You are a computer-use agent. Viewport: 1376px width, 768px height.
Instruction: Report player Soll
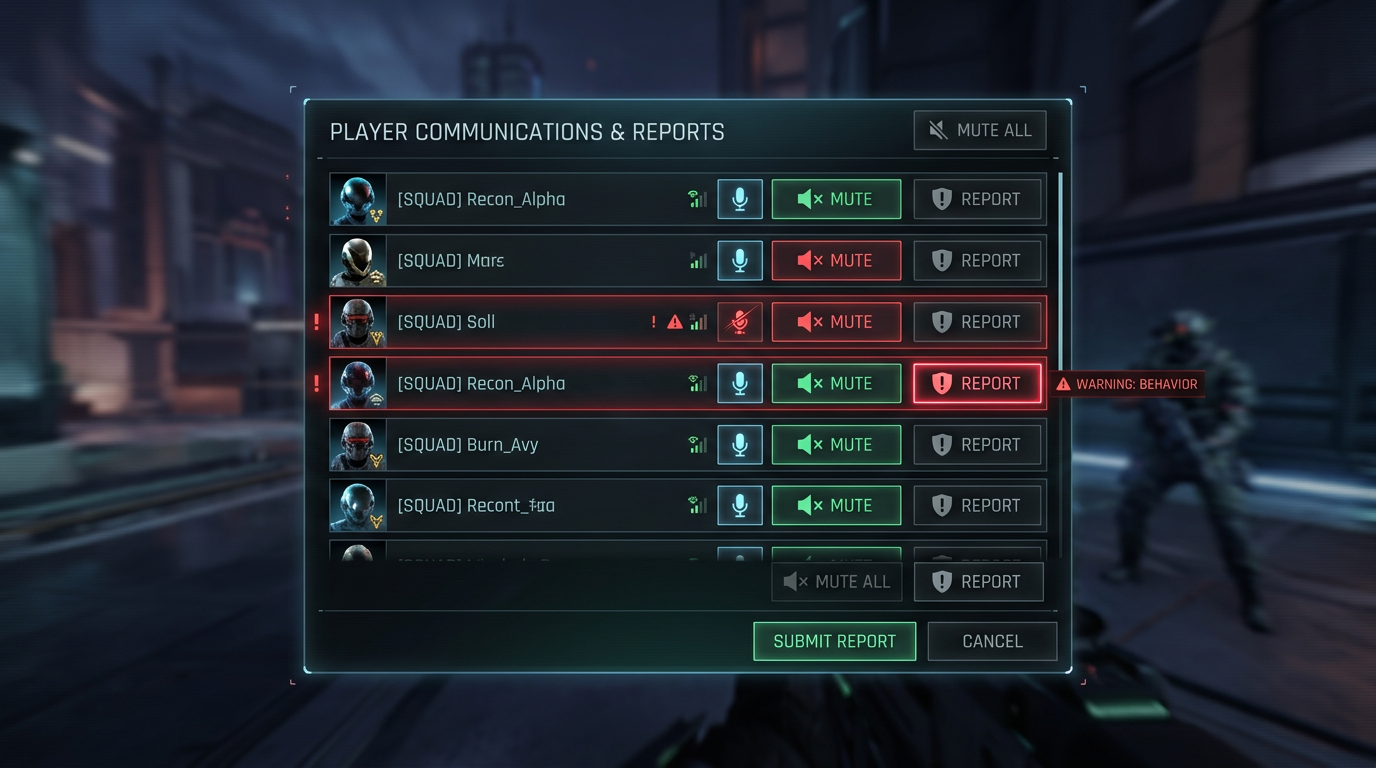coord(978,321)
